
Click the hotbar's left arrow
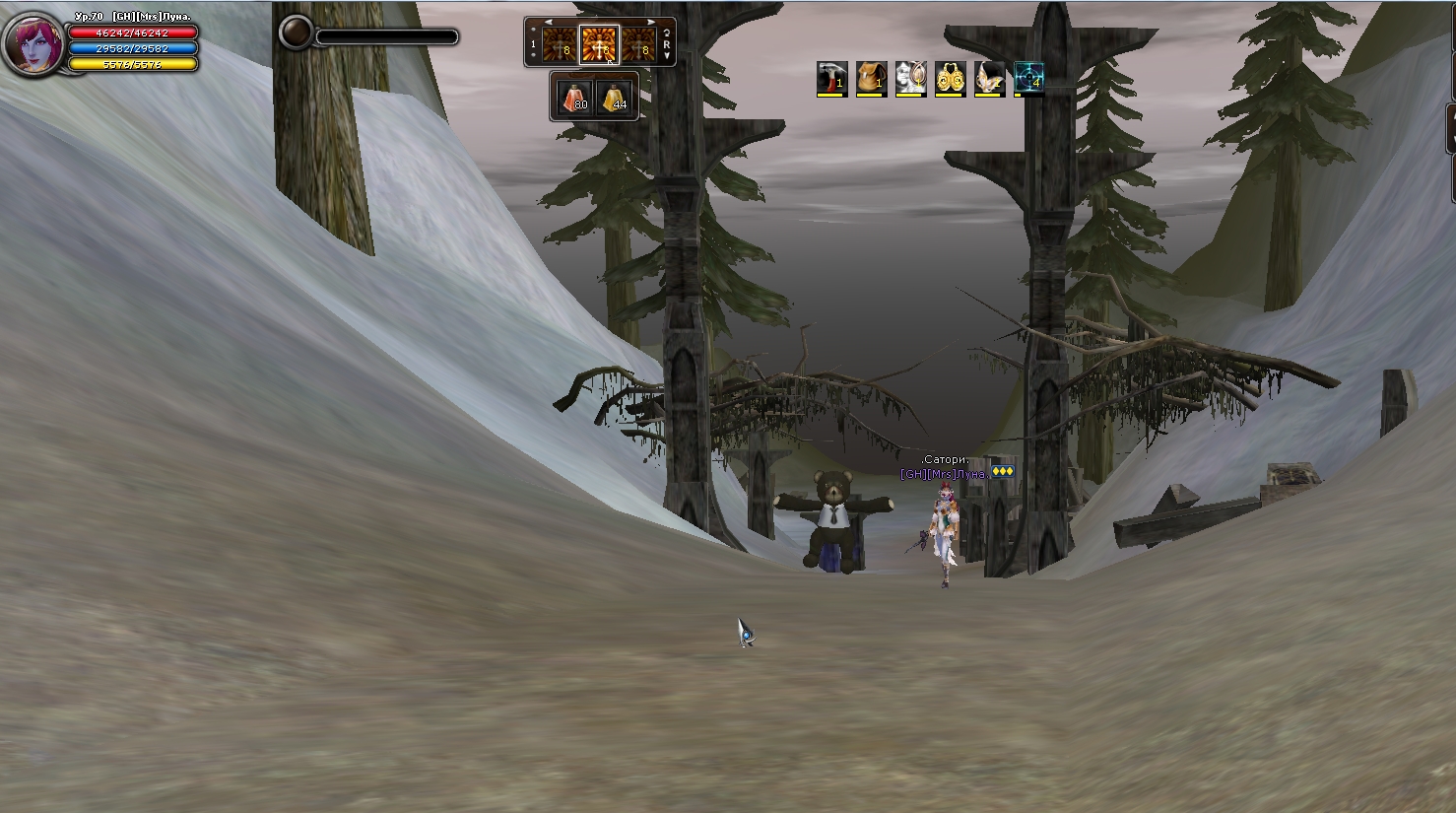548,23
